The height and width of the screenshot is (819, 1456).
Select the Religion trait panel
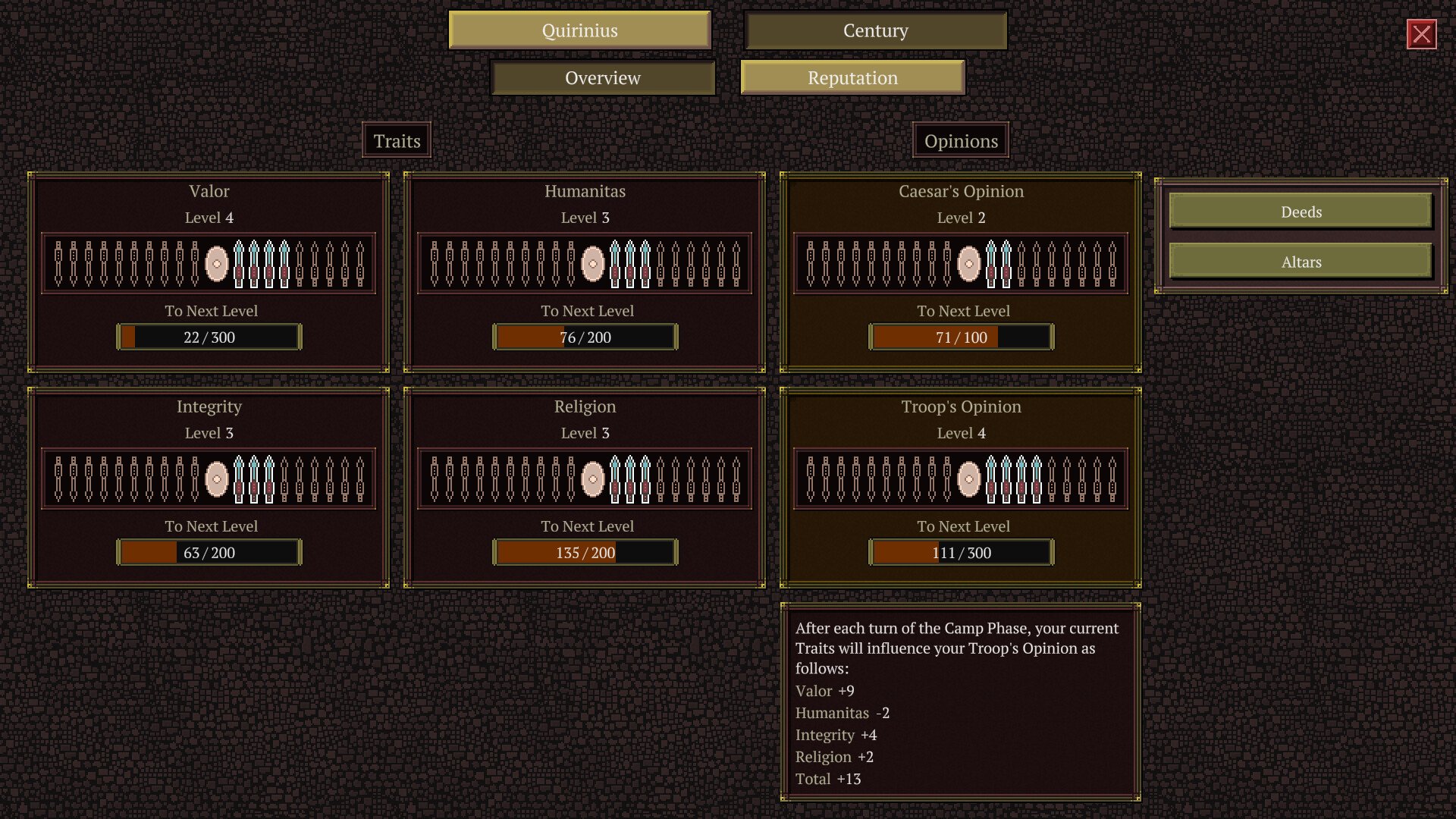pyautogui.click(x=585, y=488)
